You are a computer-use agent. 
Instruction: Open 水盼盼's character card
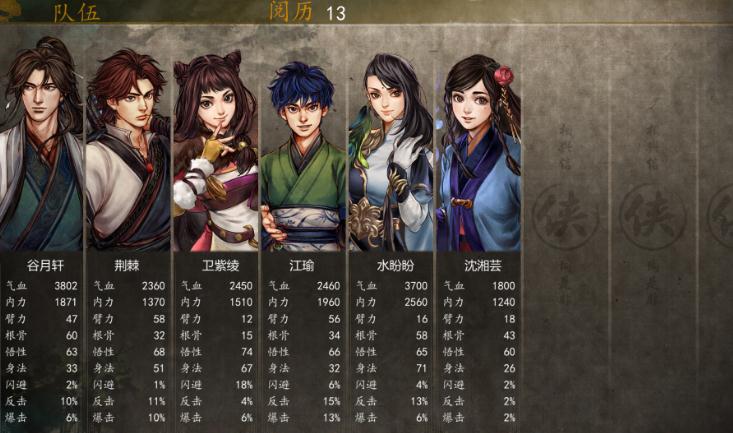tap(389, 152)
